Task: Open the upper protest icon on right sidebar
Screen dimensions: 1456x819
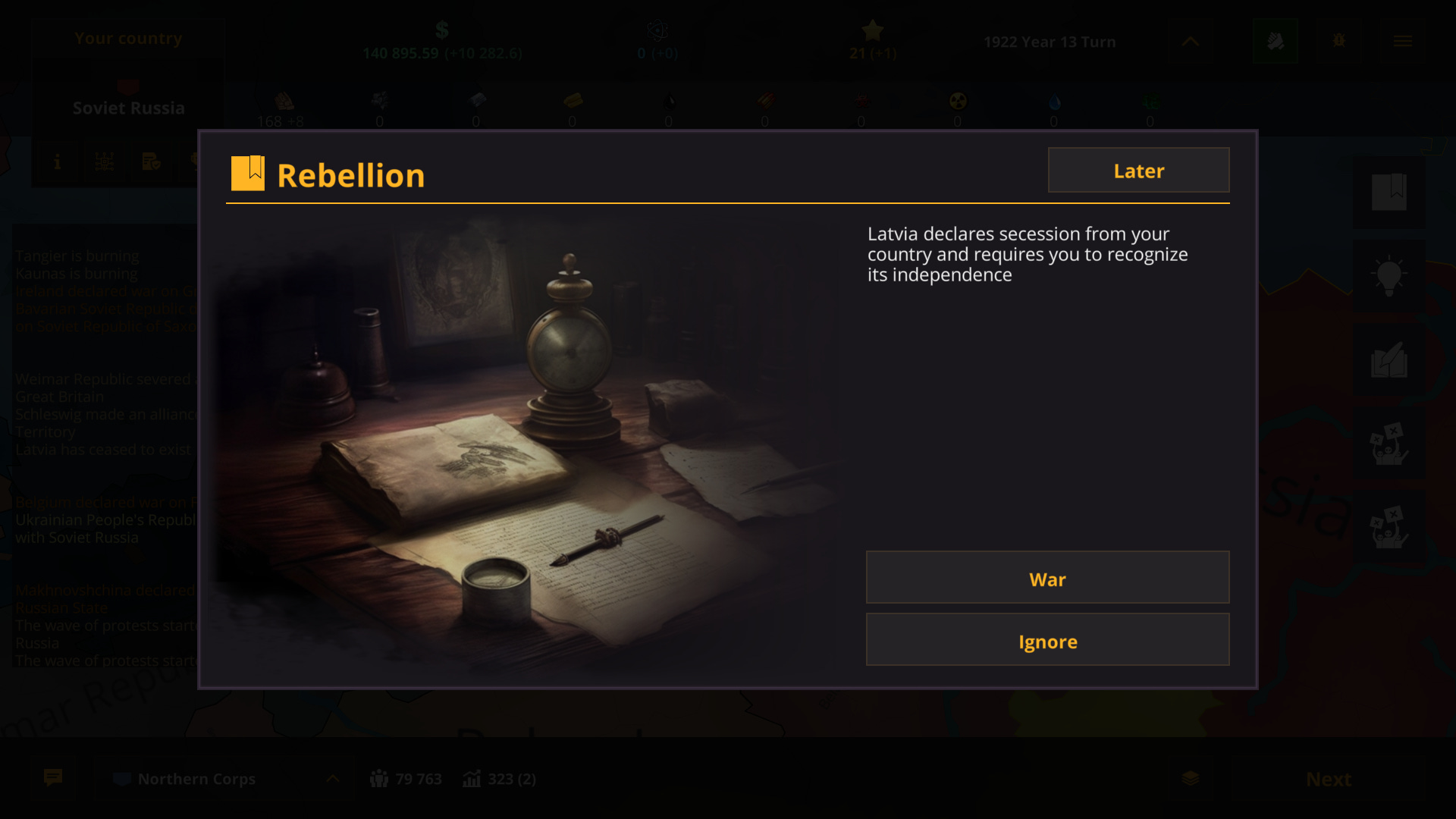Action: (x=1390, y=445)
